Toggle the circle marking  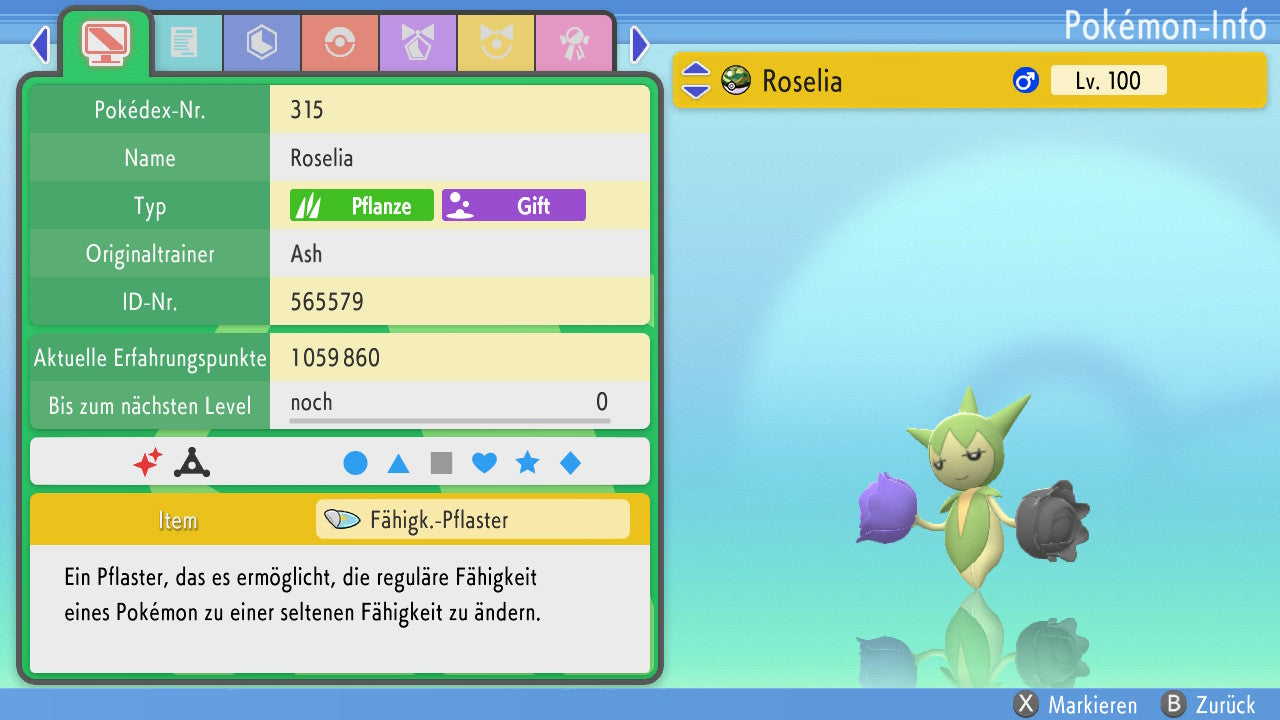coord(355,463)
